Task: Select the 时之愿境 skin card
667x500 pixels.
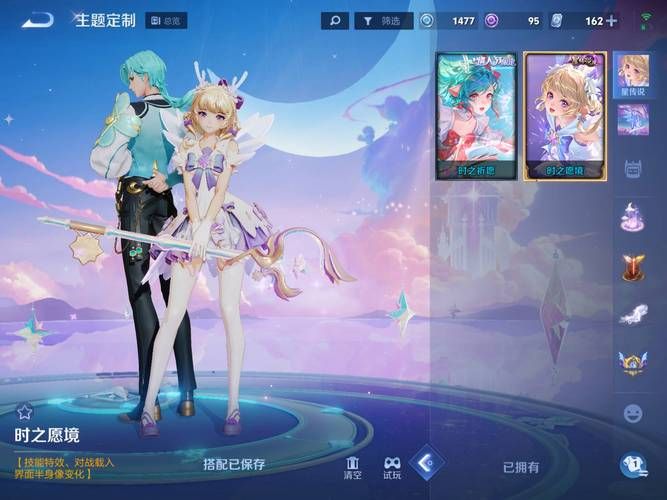Action: click(565, 115)
